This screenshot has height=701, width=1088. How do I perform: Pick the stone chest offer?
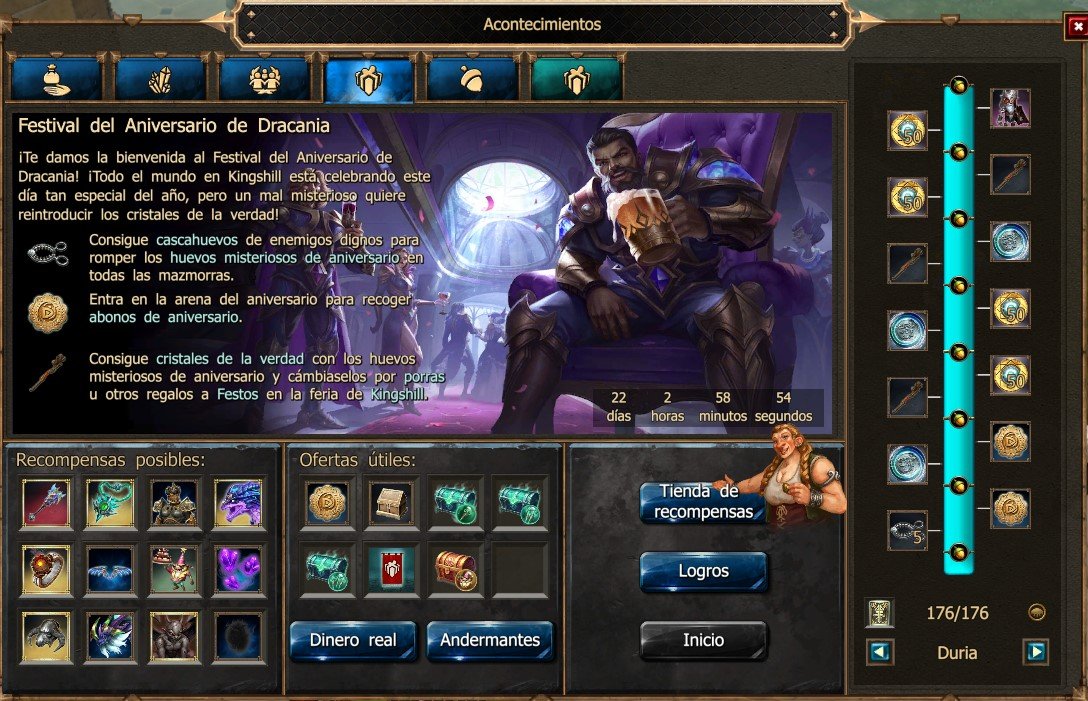point(391,503)
